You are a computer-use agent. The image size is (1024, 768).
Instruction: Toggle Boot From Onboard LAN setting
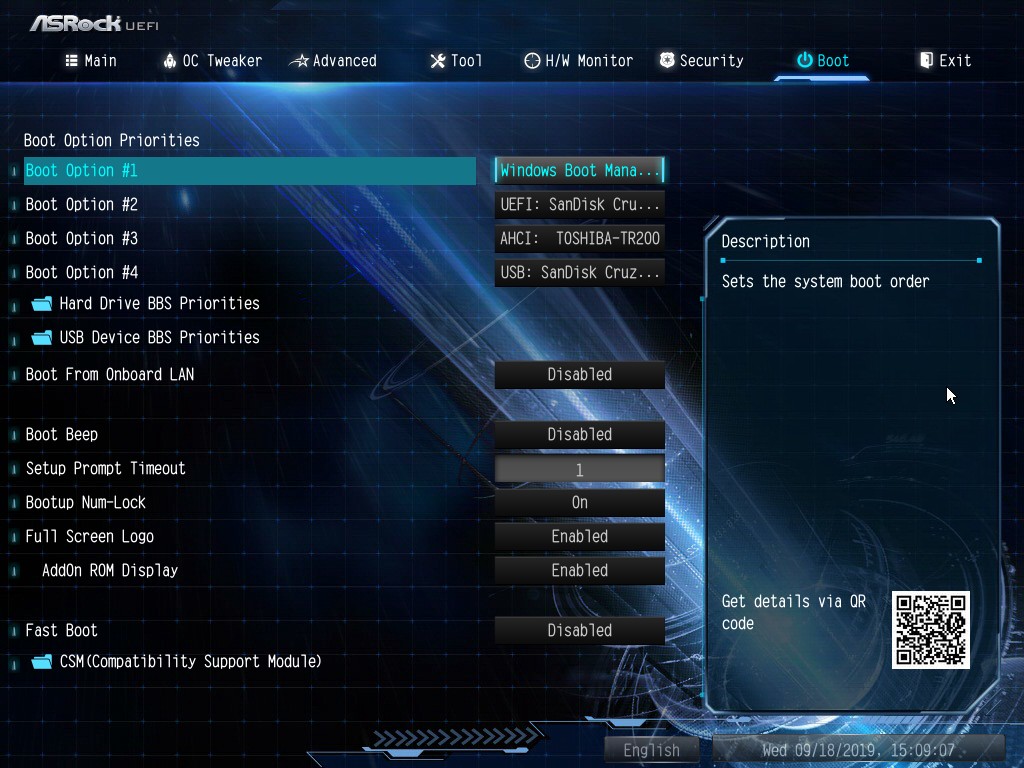(x=580, y=375)
